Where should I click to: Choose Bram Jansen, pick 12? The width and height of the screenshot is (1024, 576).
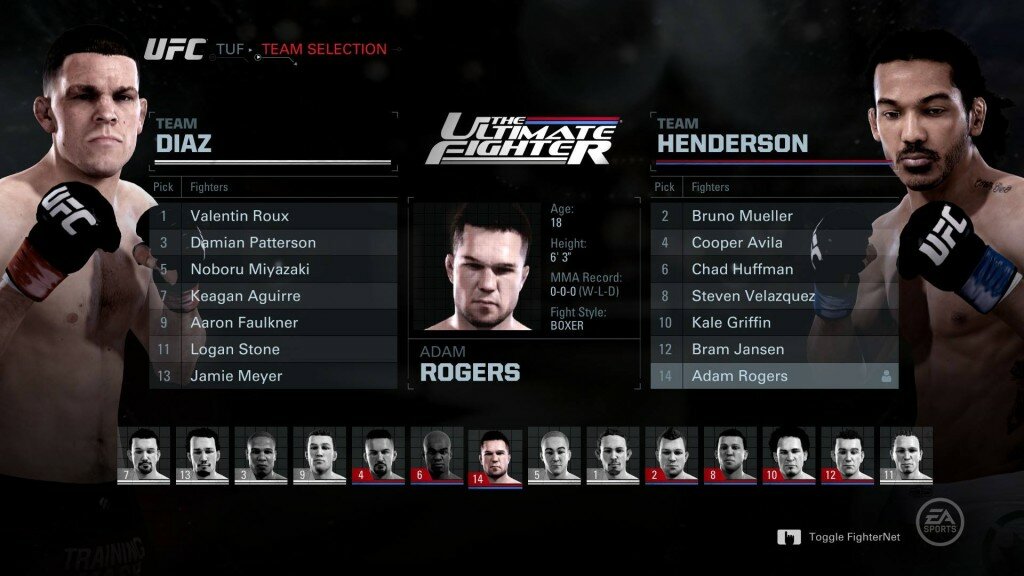pyautogui.click(x=773, y=350)
